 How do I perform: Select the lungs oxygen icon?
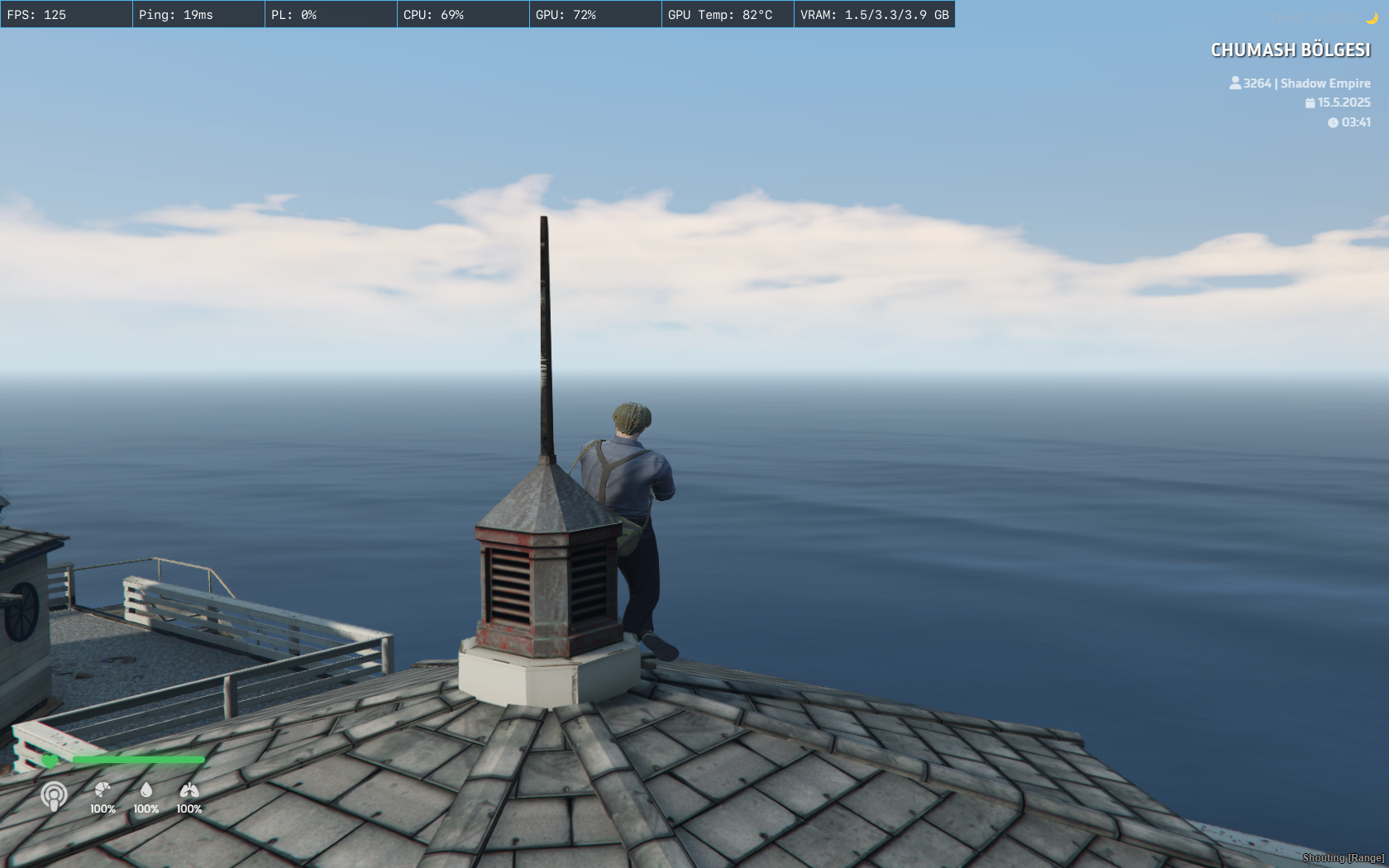(x=189, y=789)
